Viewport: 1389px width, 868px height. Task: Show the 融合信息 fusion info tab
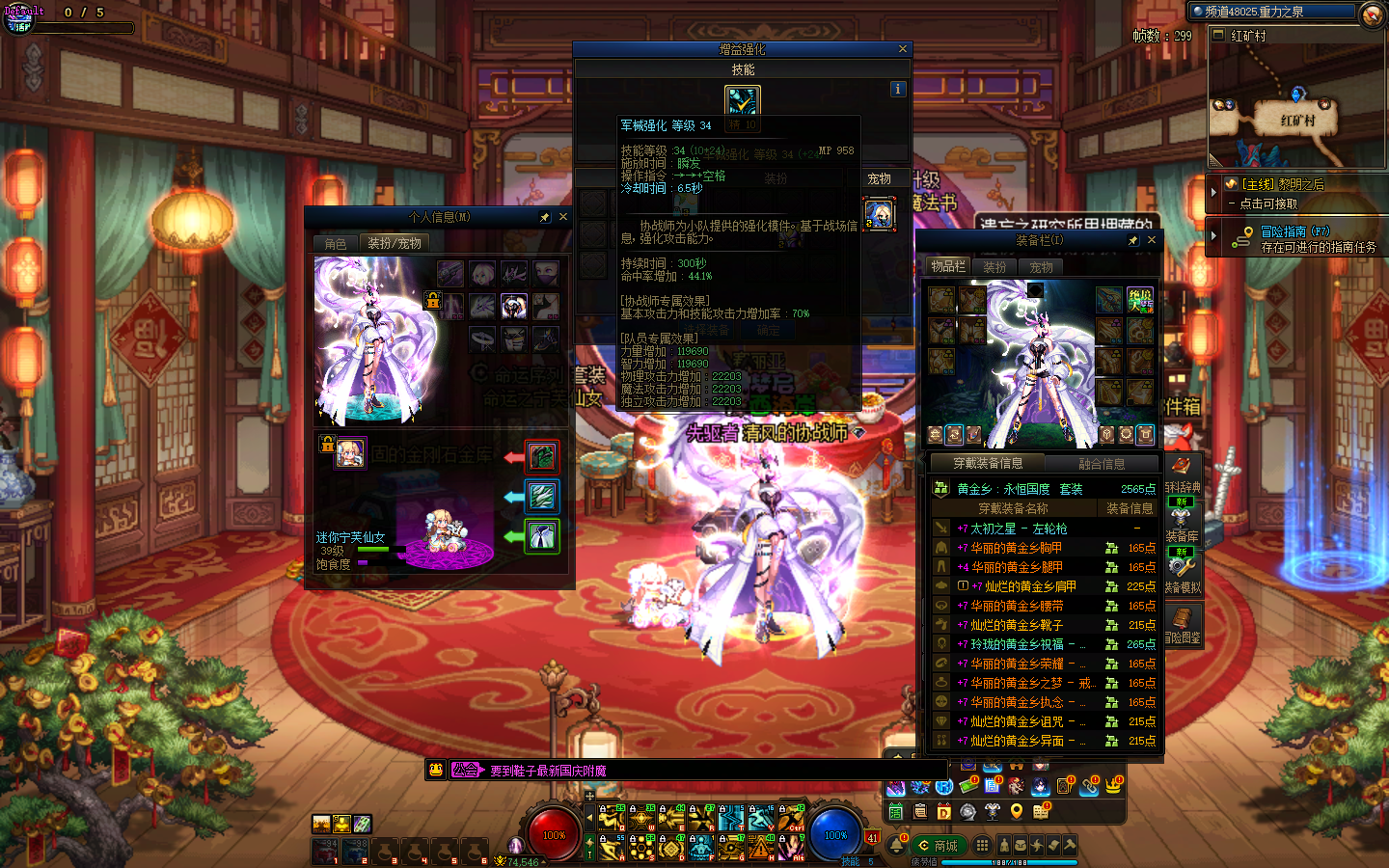(1102, 464)
